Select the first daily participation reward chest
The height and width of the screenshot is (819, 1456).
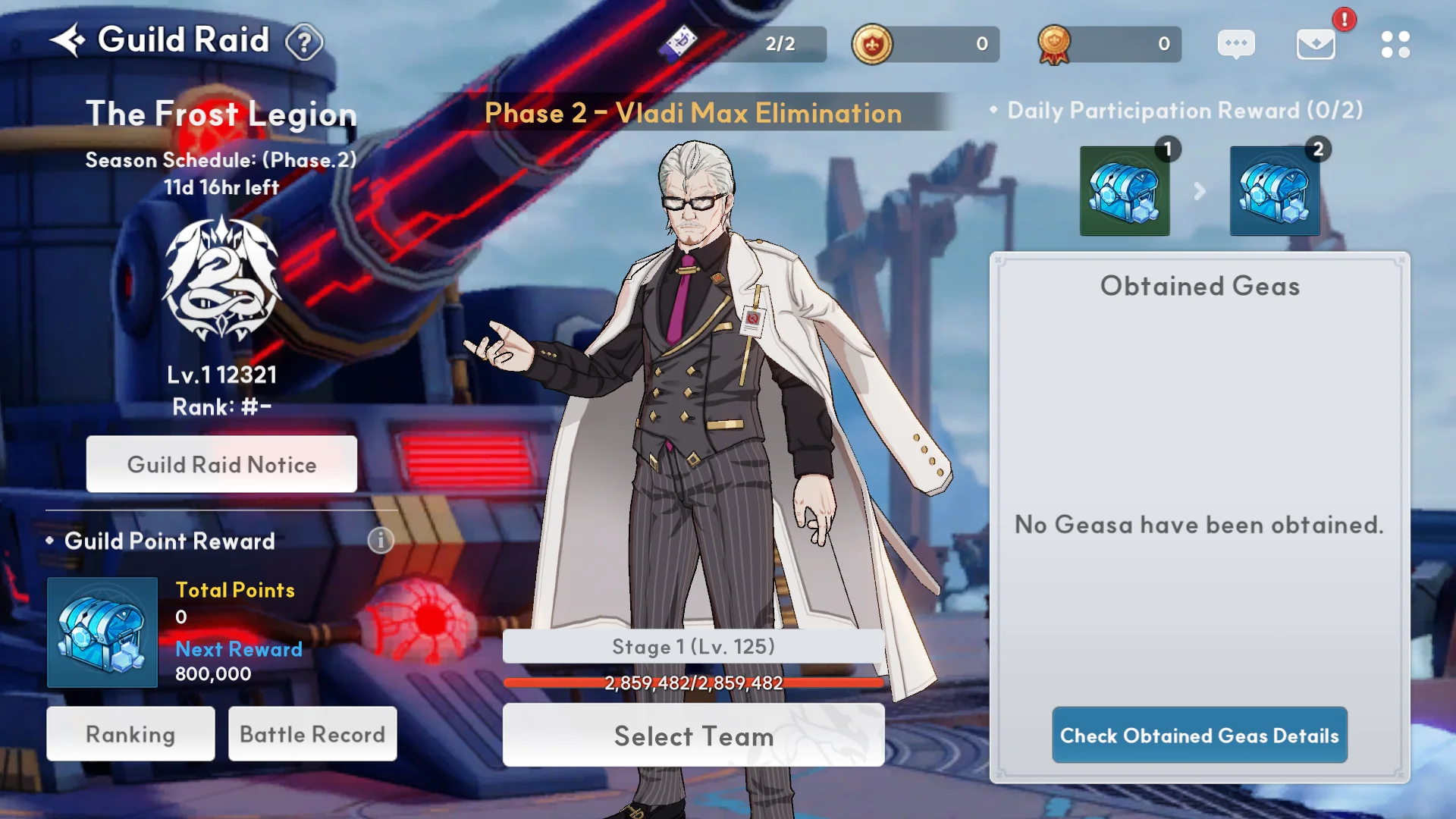pos(1125,191)
